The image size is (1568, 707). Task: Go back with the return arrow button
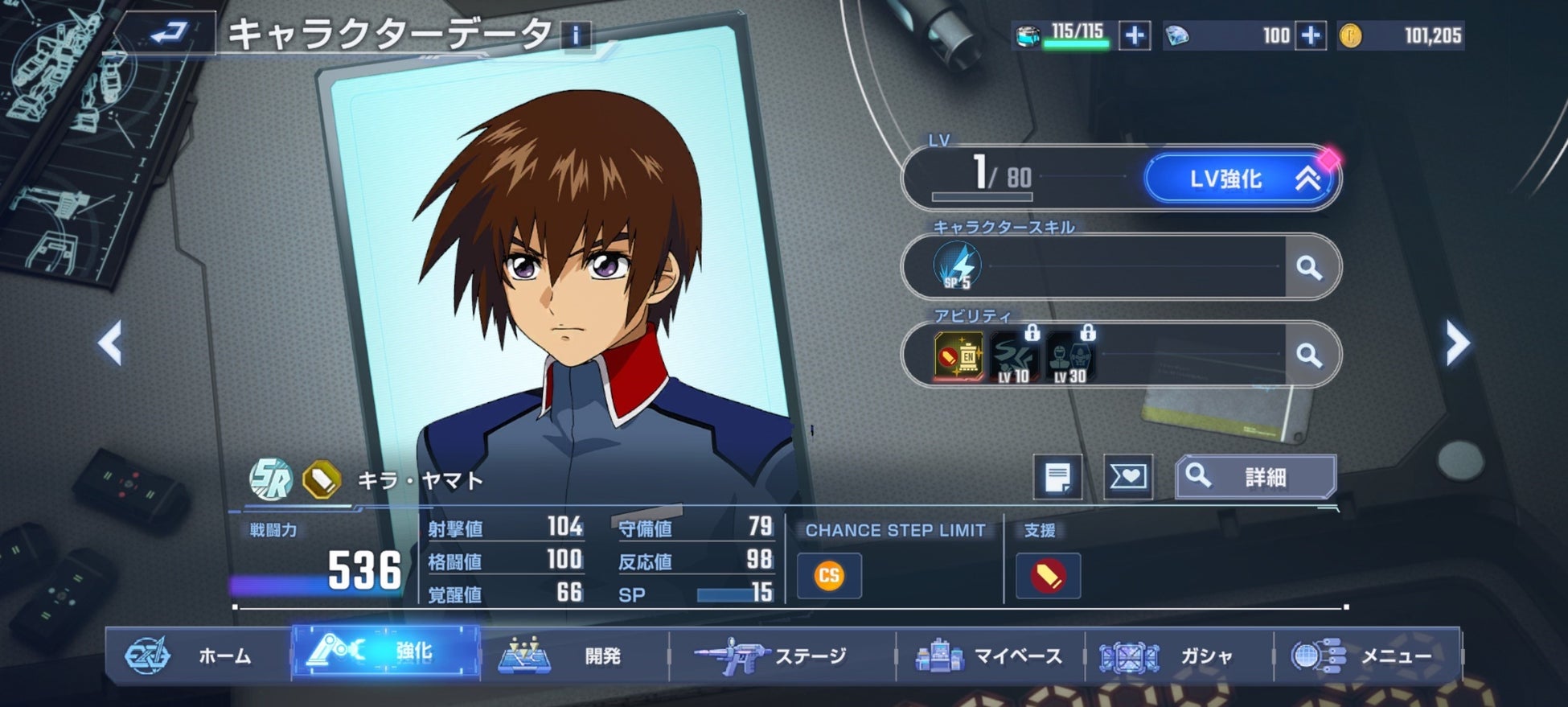point(169,34)
